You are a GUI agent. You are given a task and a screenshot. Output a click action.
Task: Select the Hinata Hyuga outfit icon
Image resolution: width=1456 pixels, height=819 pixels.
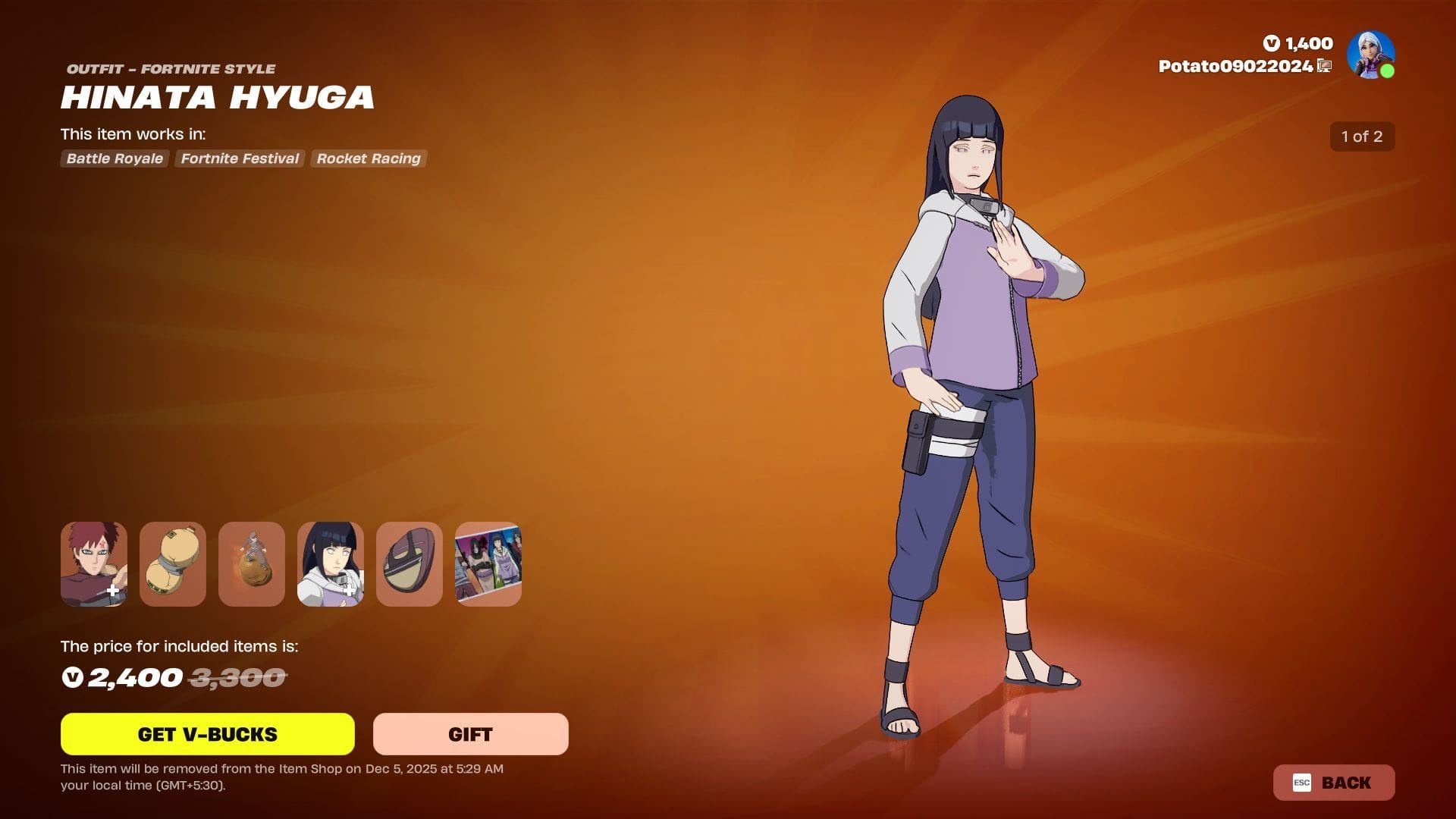click(x=330, y=564)
